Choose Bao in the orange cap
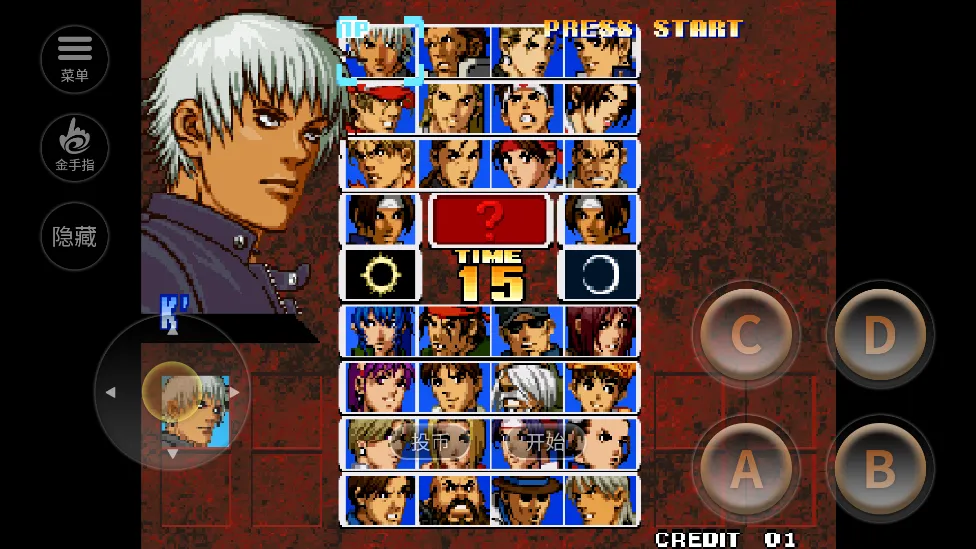The width and height of the screenshot is (976, 549). click(600, 387)
